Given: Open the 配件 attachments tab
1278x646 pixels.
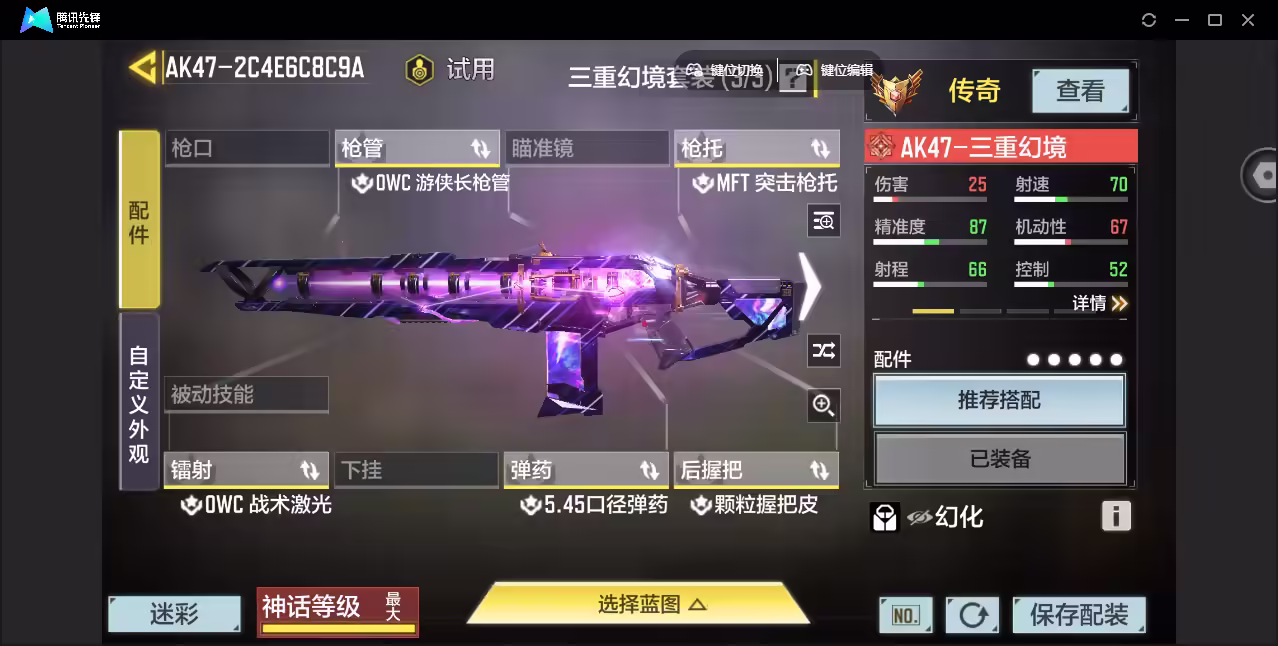Looking at the screenshot, I should [x=139, y=220].
